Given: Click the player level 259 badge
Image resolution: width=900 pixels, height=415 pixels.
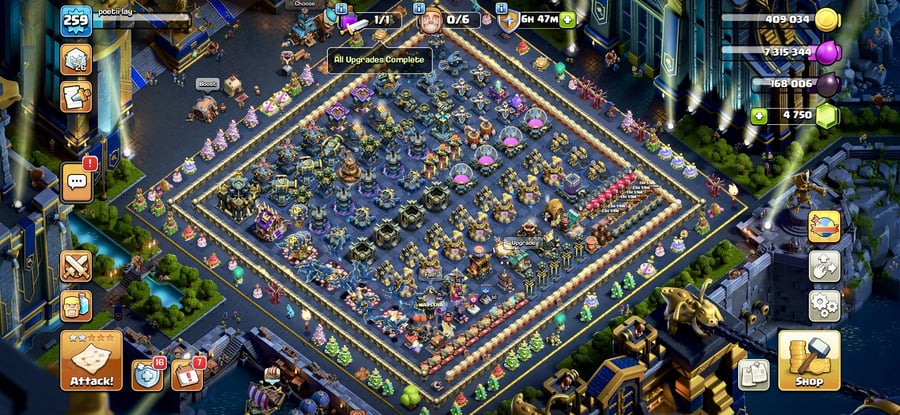Looking at the screenshot, I should coord(76,20).
